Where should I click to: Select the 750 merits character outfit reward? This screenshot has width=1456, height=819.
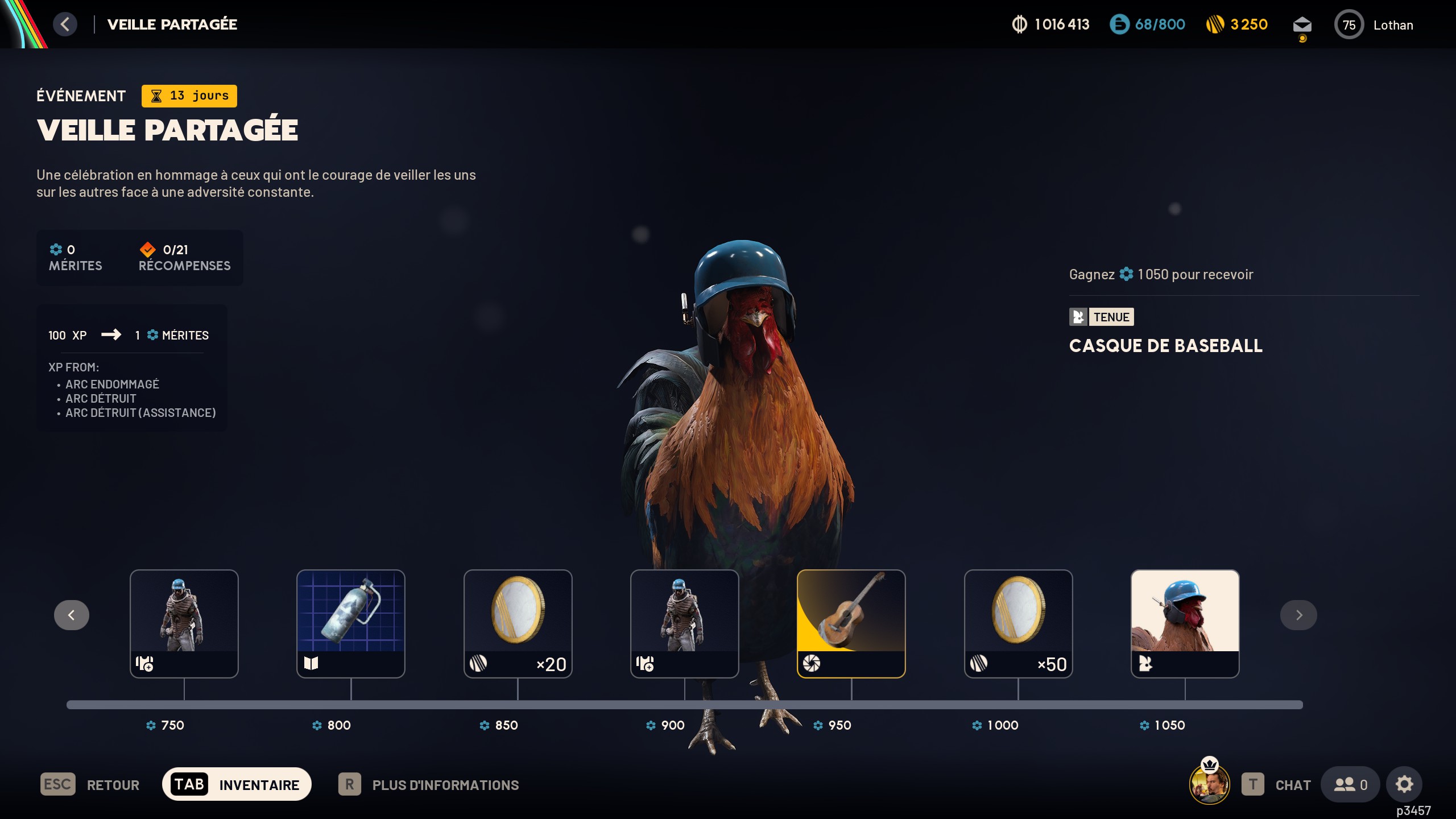[184, 623]
